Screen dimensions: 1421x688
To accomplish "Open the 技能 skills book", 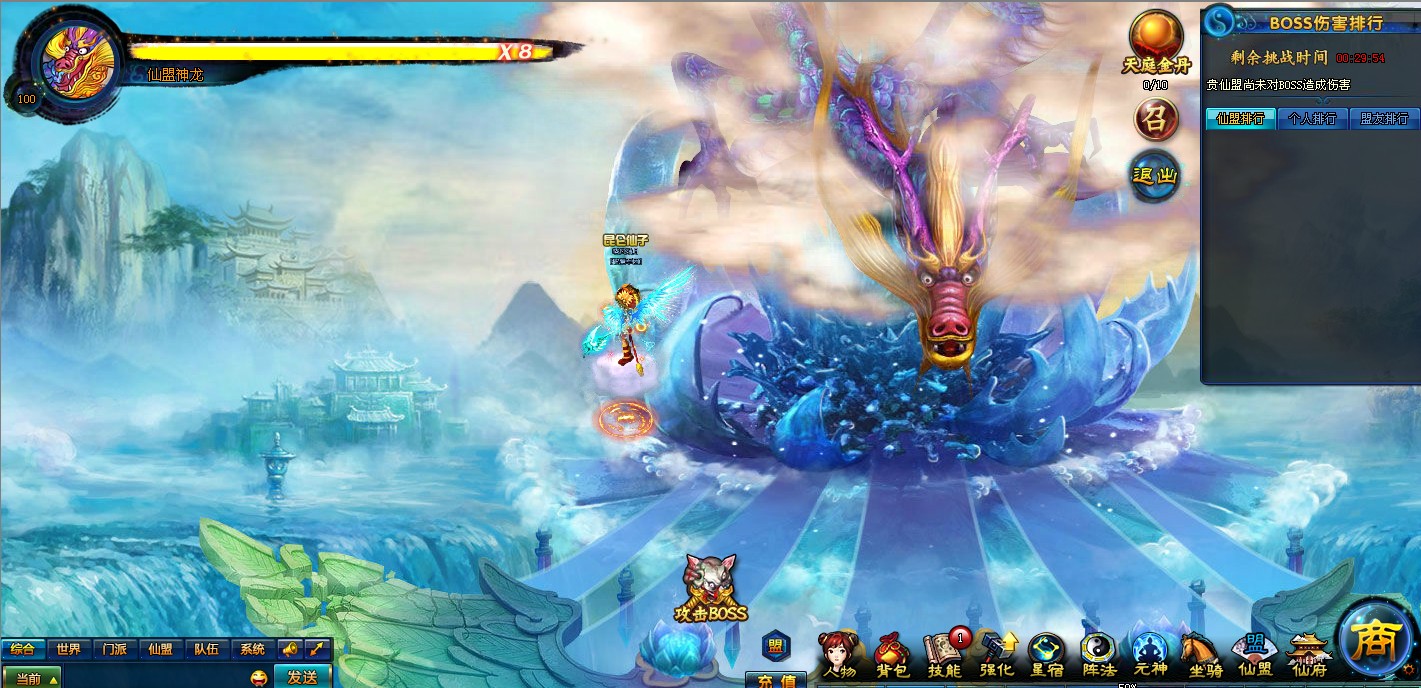I will click(x=944, y=655).
